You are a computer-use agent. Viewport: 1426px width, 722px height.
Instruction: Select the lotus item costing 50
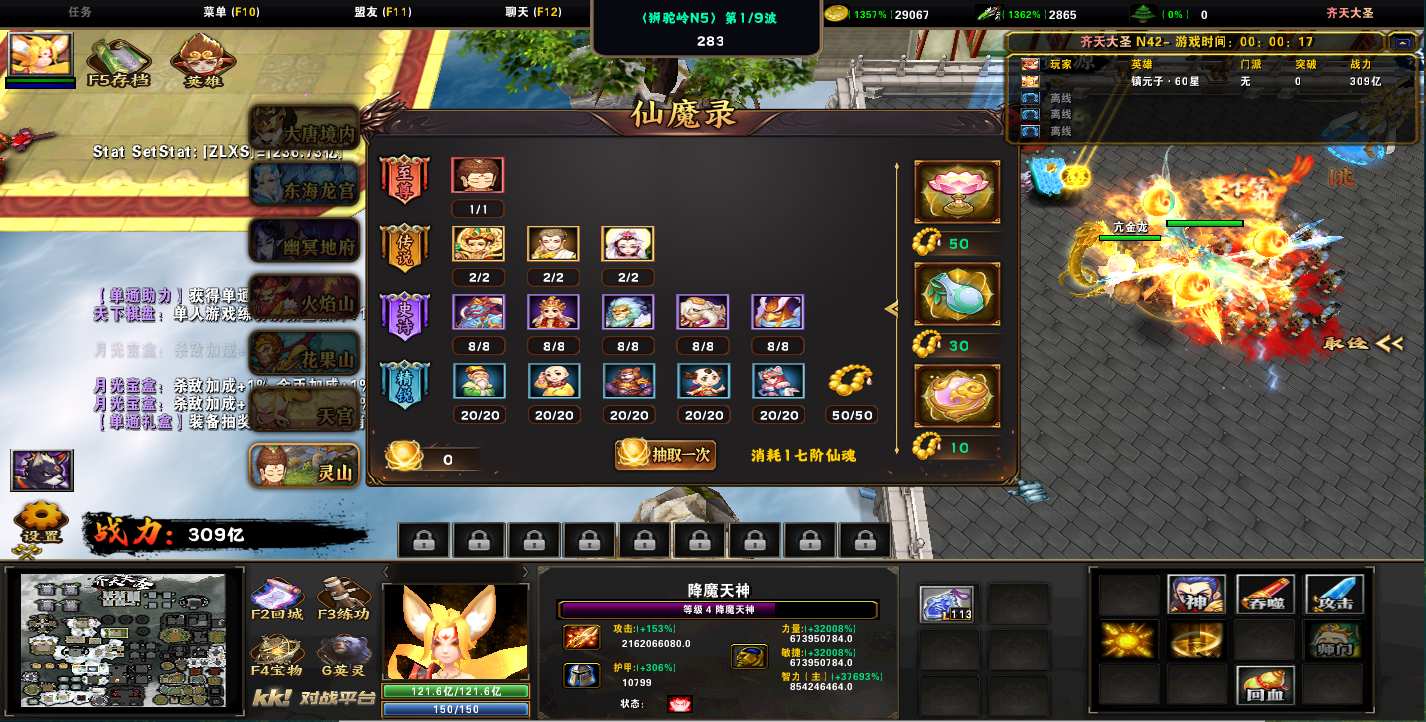[957, 192]
